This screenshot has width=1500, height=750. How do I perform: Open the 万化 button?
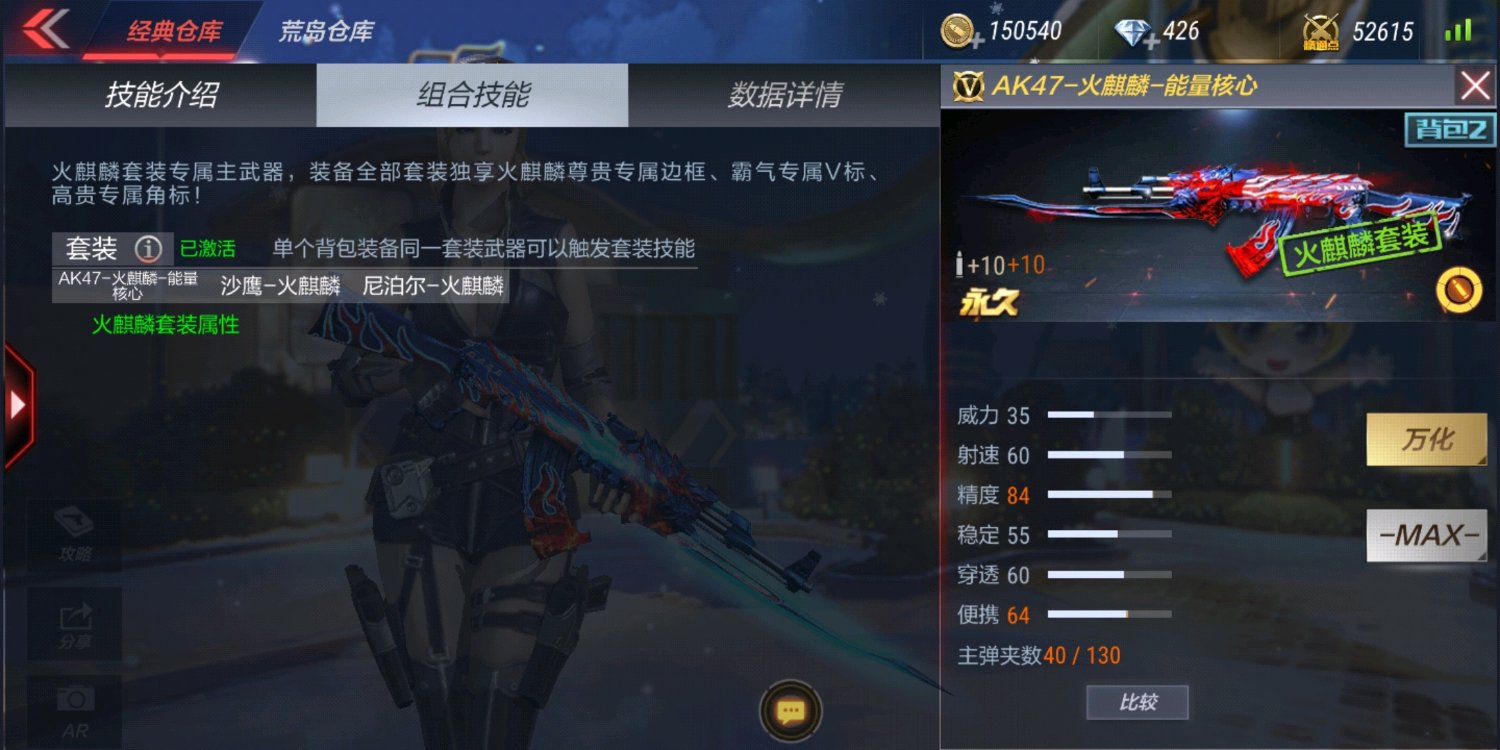(1426, 440)
